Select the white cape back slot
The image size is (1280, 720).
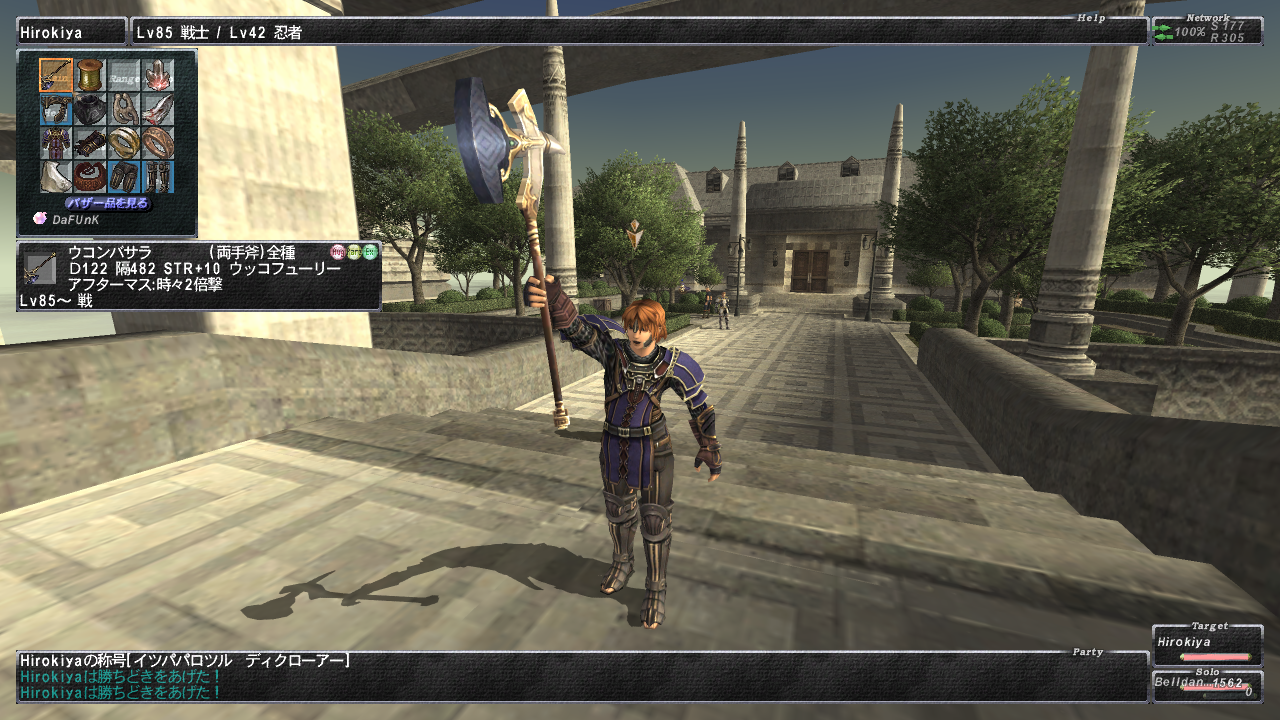(56, 177)
